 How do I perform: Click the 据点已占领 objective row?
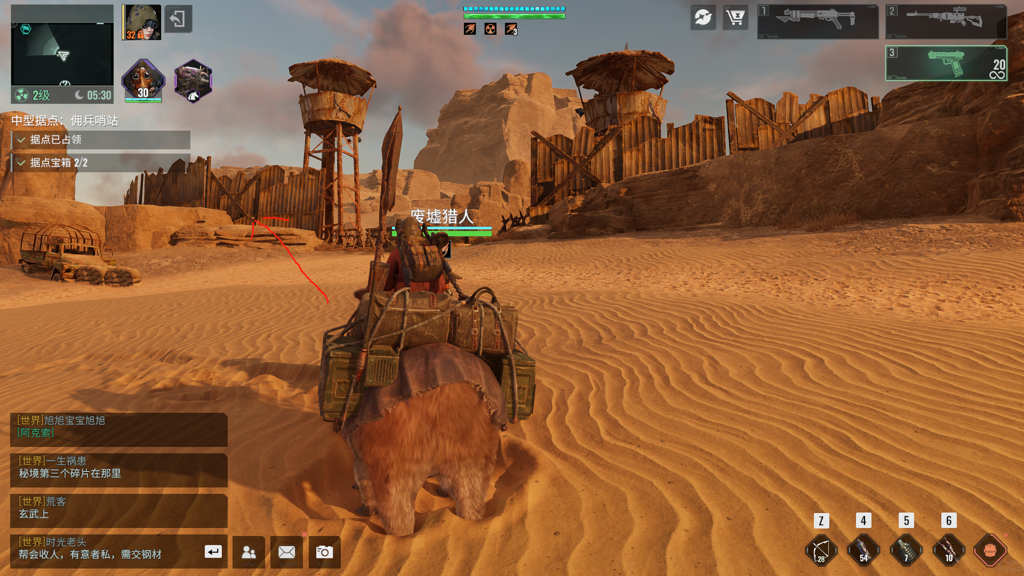(100, 140)
